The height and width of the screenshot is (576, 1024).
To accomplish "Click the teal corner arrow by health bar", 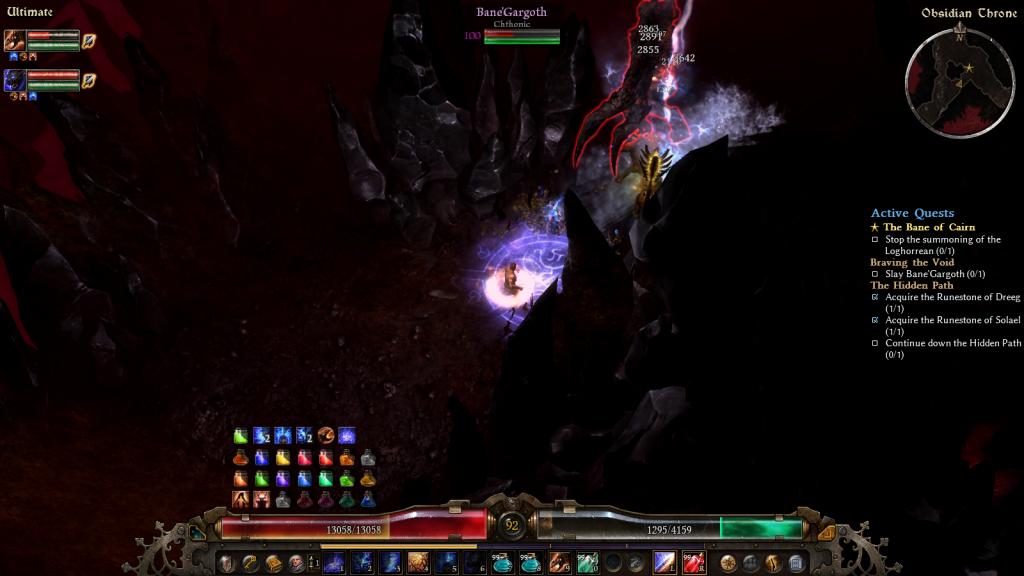I will coord(198,532).
